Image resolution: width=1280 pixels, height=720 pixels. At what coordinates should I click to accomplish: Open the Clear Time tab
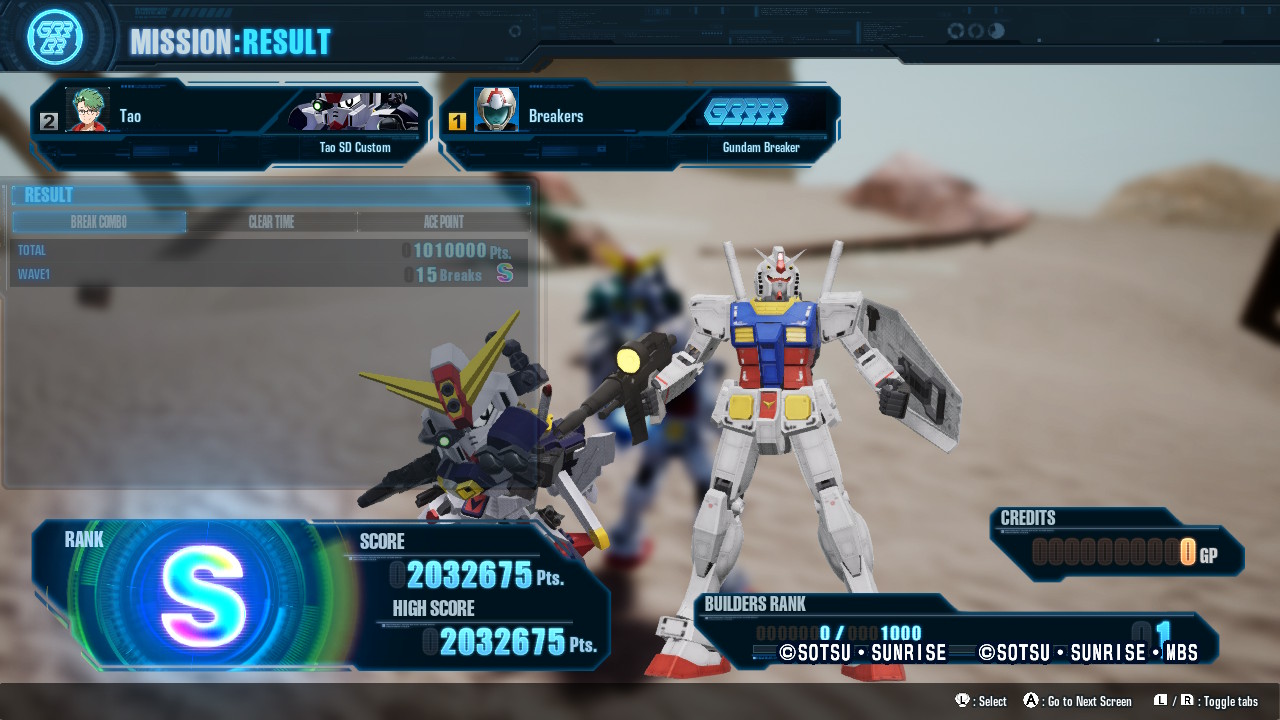click(271, 222)
